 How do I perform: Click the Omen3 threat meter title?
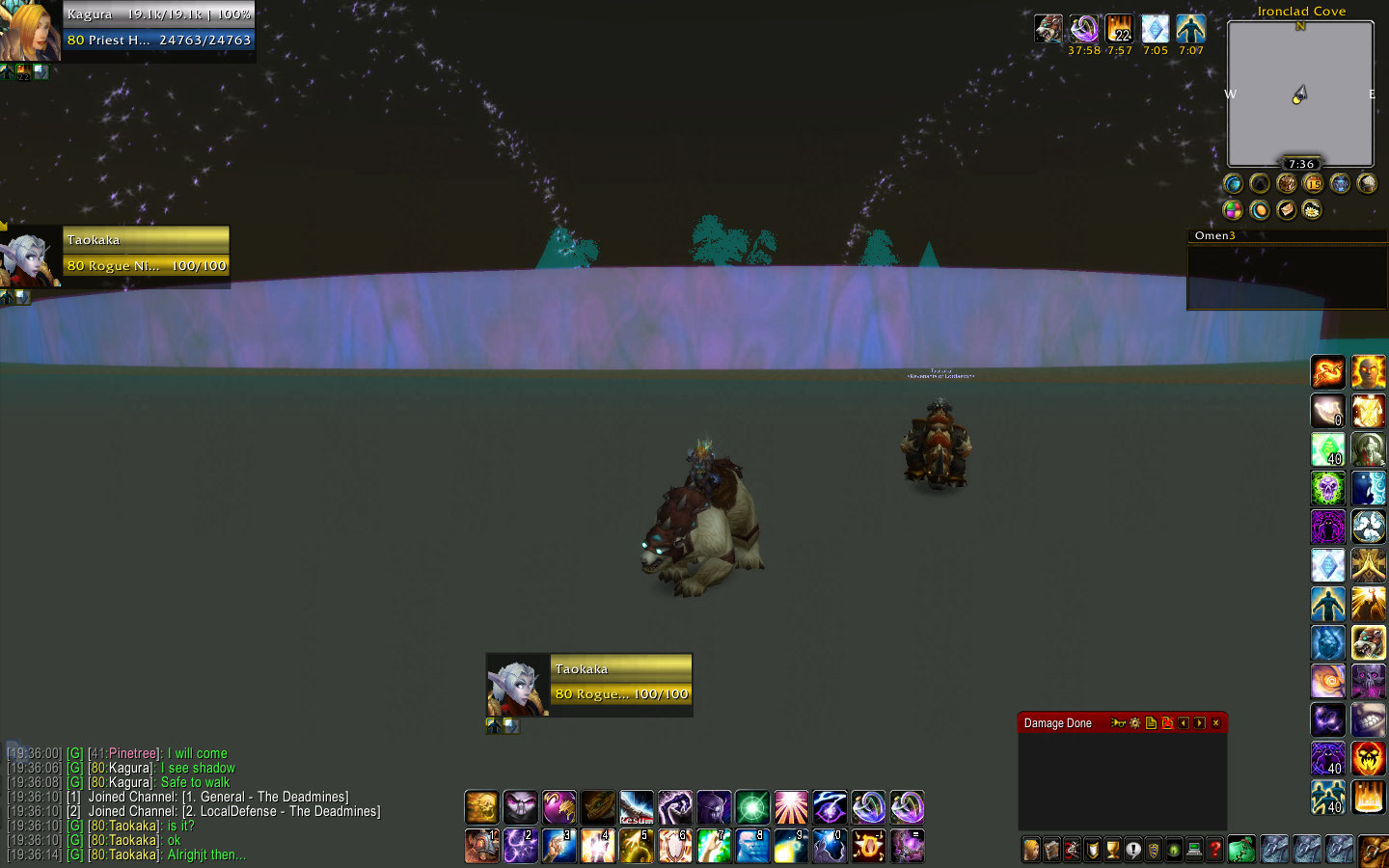tap(1214, 235)
